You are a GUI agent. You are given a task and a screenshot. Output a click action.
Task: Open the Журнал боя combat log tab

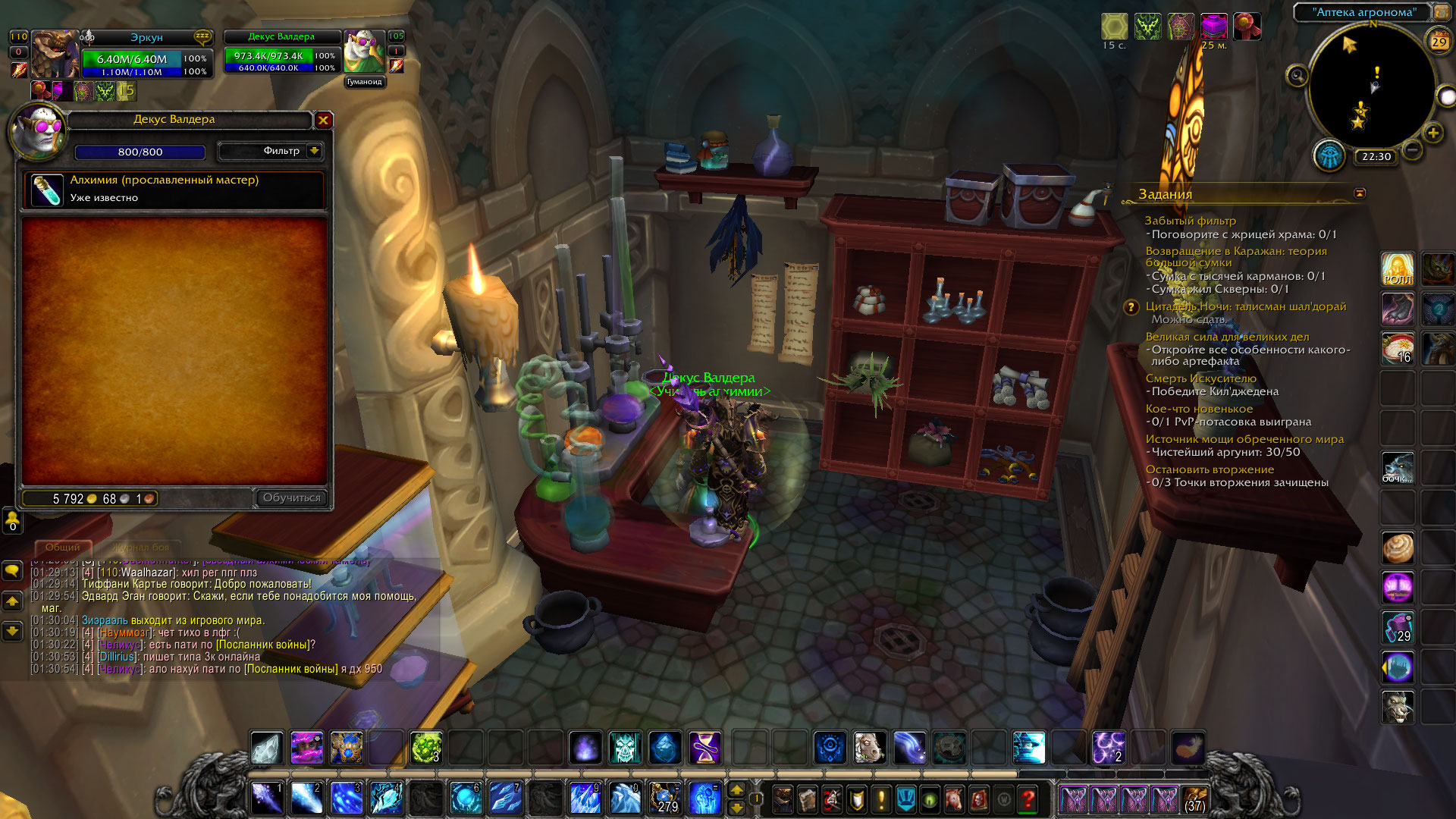pyautogui.click(x=141, y=547)
